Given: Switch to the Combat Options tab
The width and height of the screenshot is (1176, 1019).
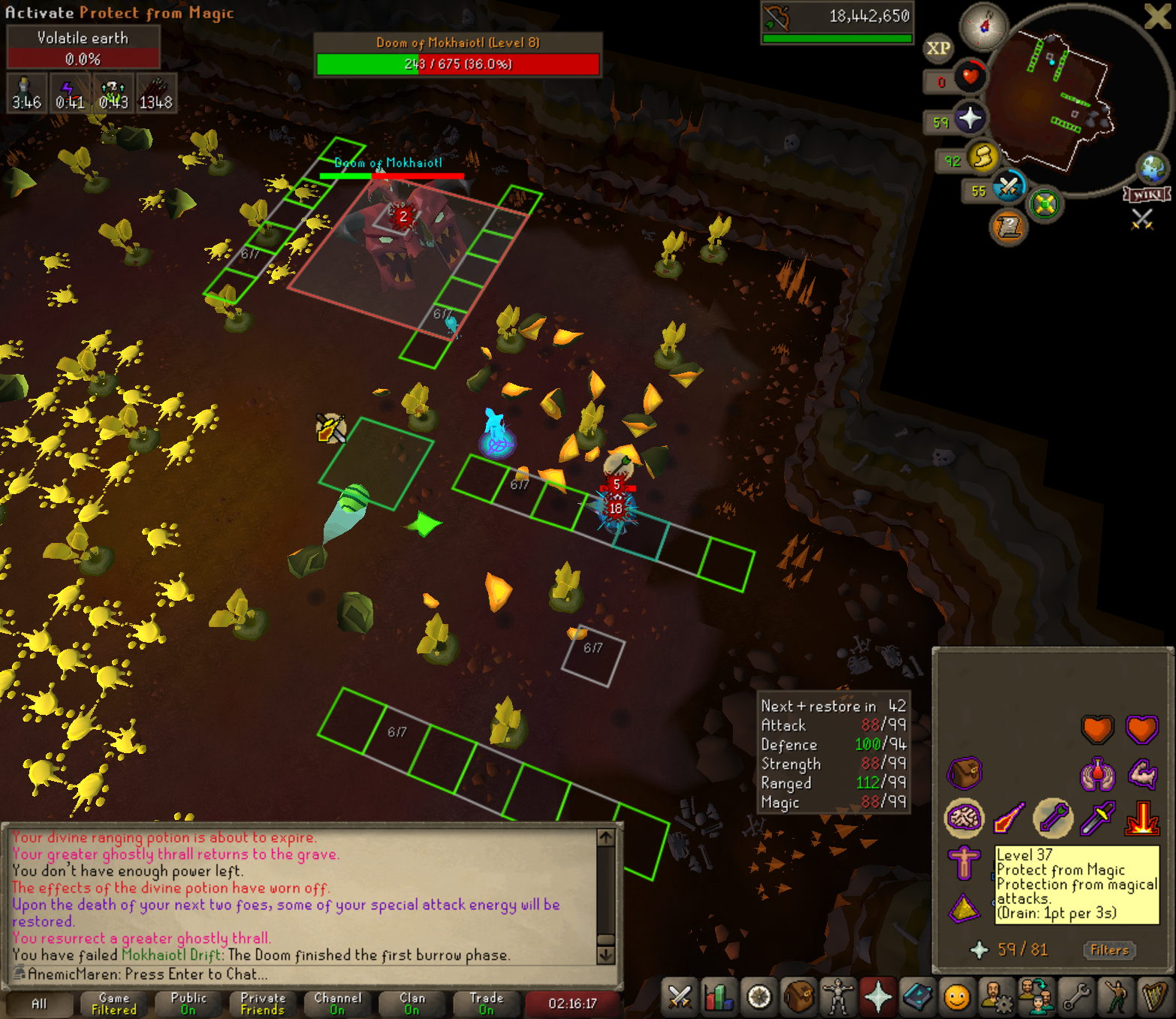Looking at the screenshot, I should pyautogui.click(x=680, y=998).
